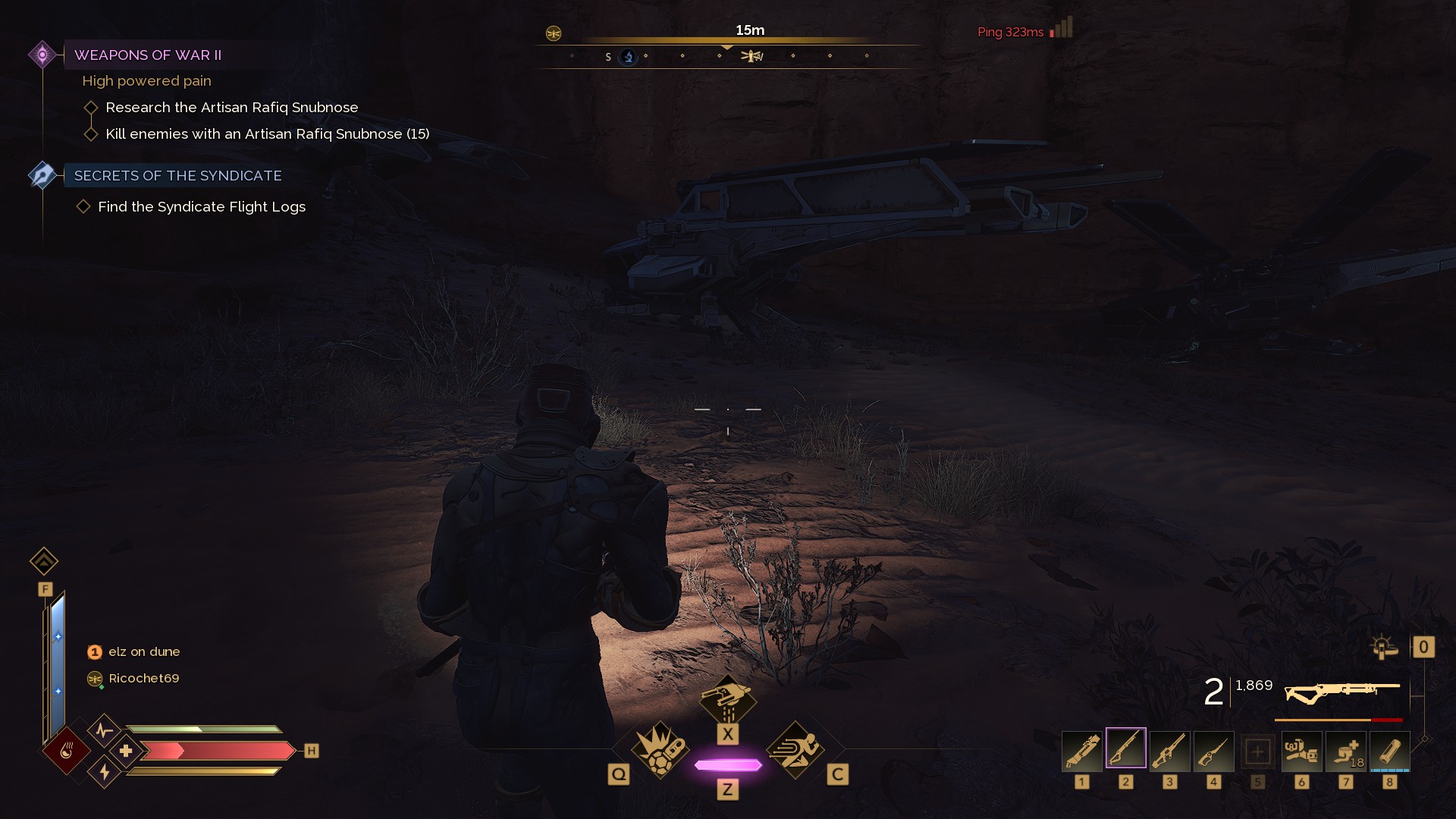
Task: Activate the sprinting dash ability
Action: point(795,749)
